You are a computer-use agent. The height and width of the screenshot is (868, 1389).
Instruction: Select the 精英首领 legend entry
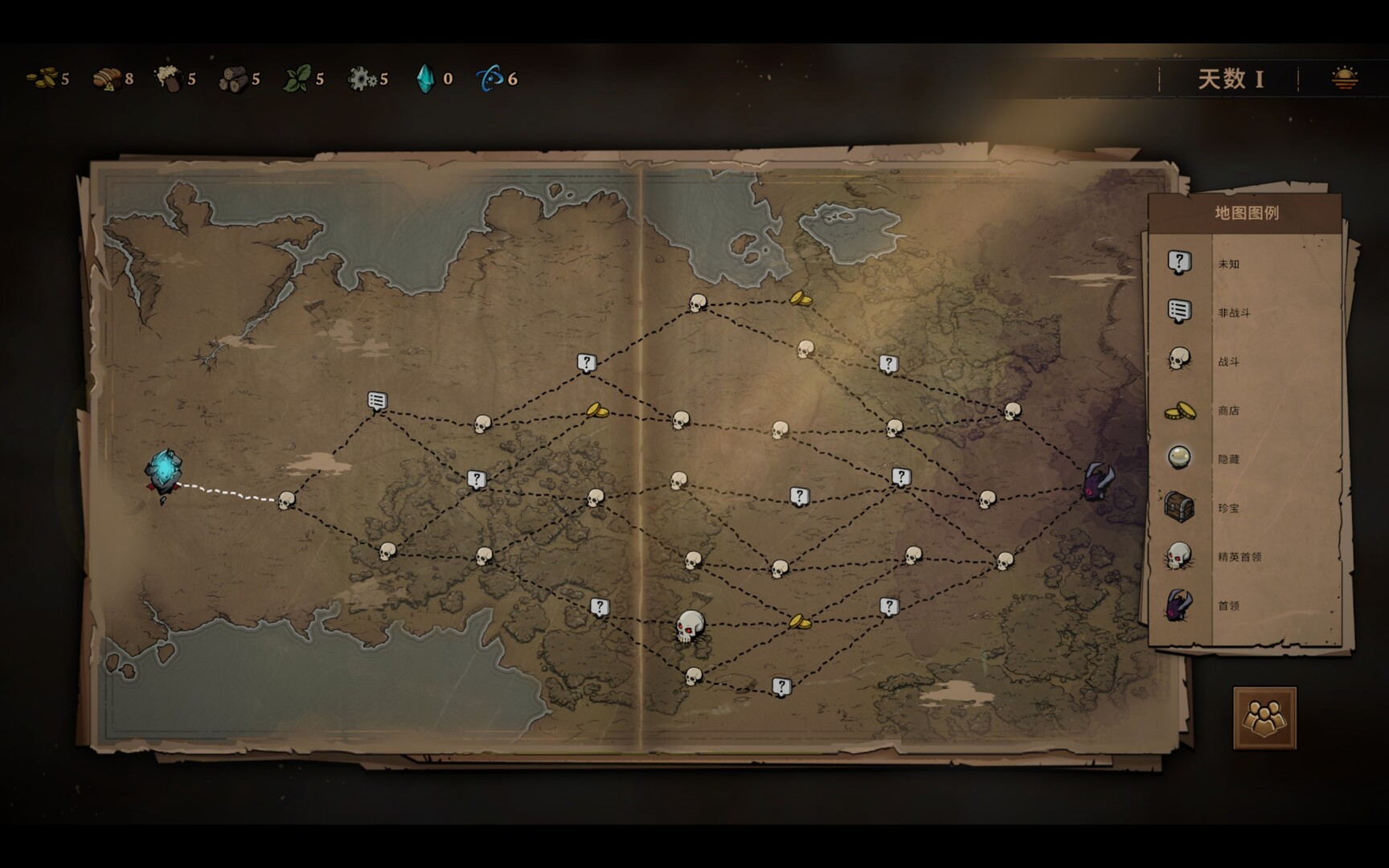1239,556
